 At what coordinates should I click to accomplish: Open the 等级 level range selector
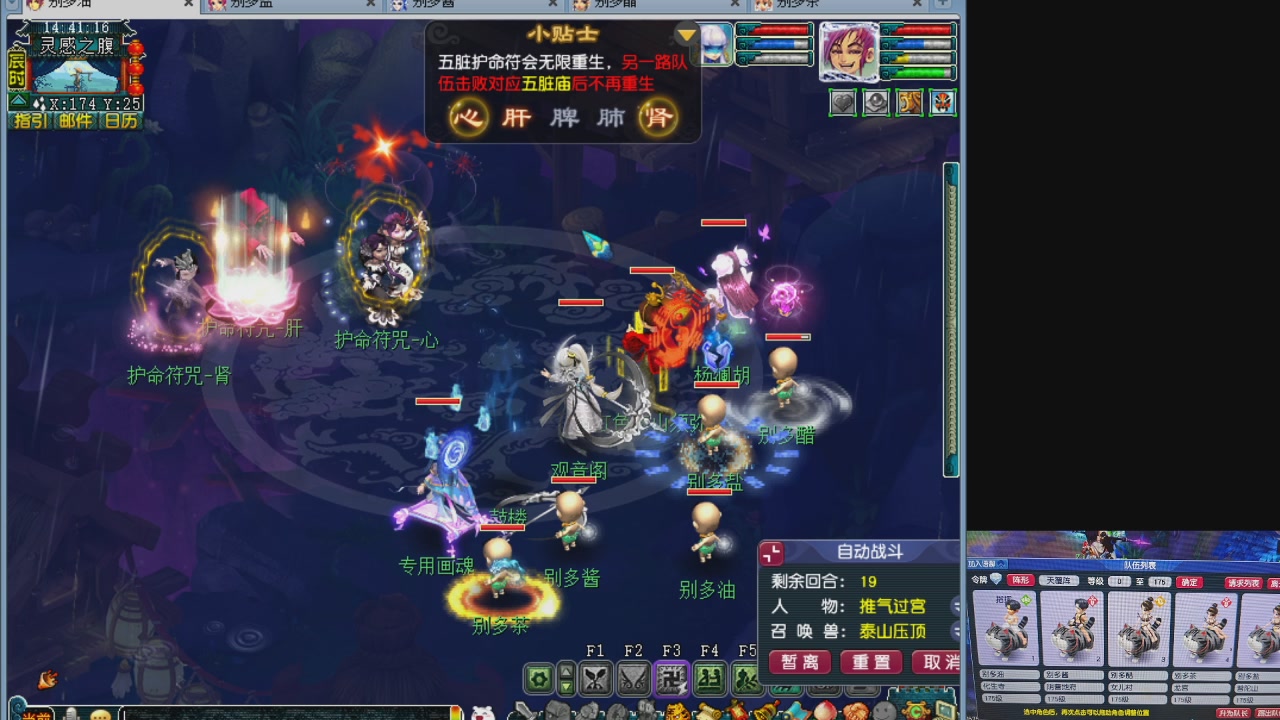click(x=1119, y=583)
